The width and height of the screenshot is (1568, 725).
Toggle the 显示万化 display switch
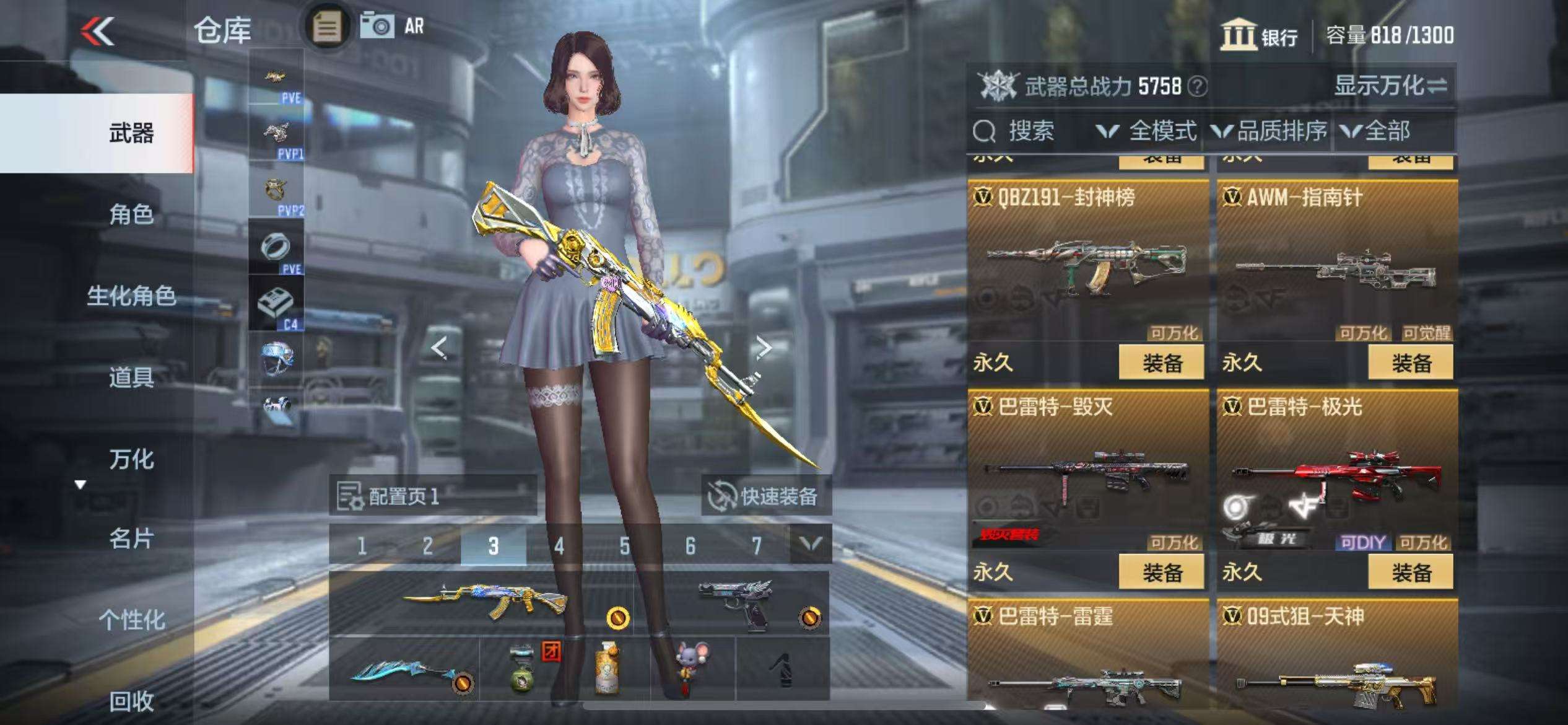pyautogui.click(x=1390, y=86)
